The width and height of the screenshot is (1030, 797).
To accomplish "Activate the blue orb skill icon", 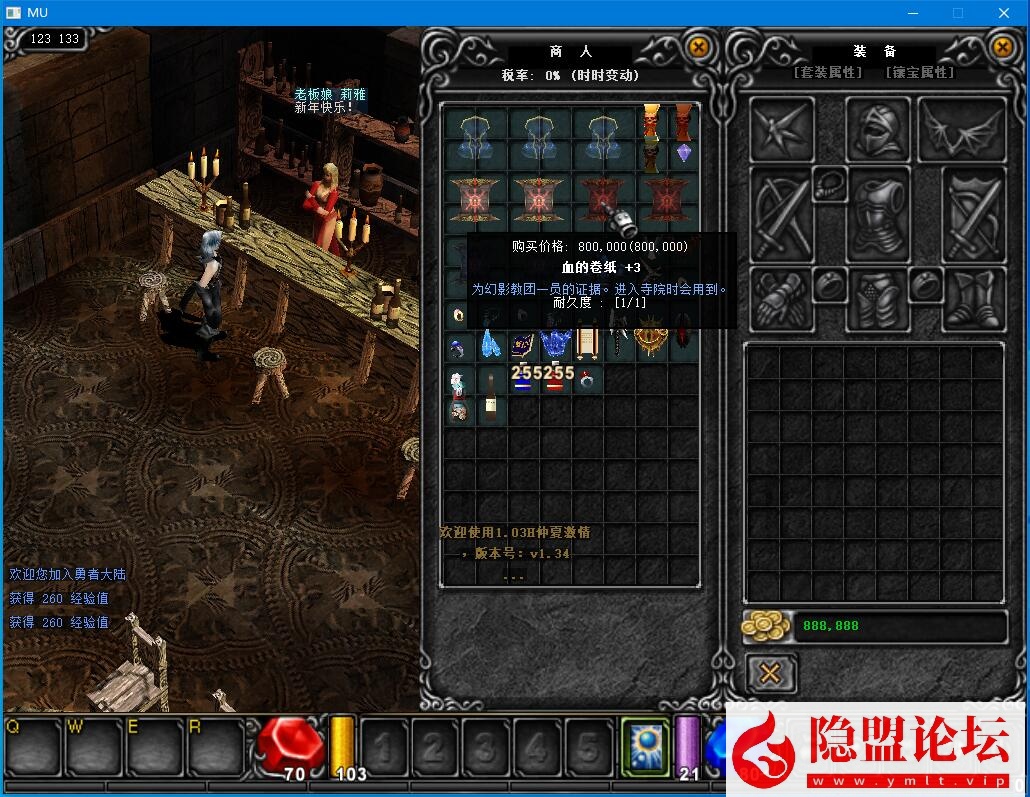I will click(x=645, y=746).
